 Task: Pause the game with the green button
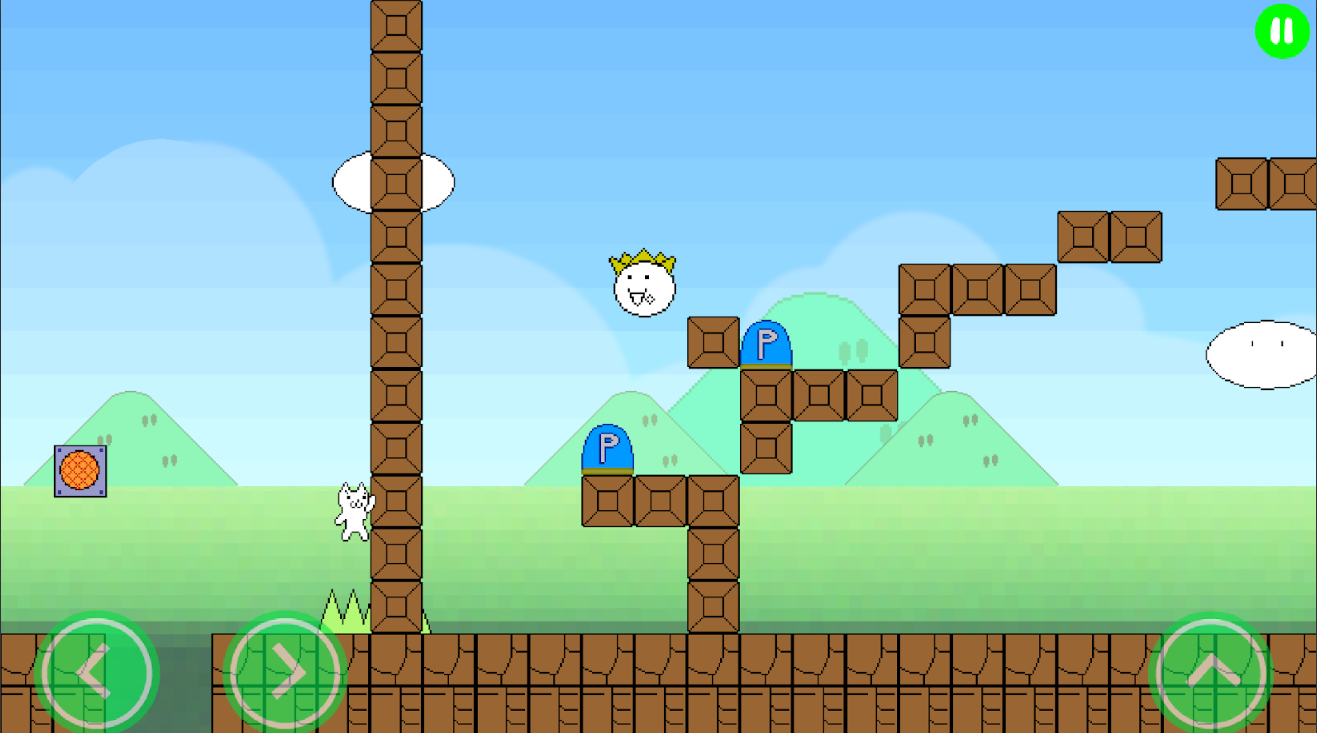point(1282,31)
